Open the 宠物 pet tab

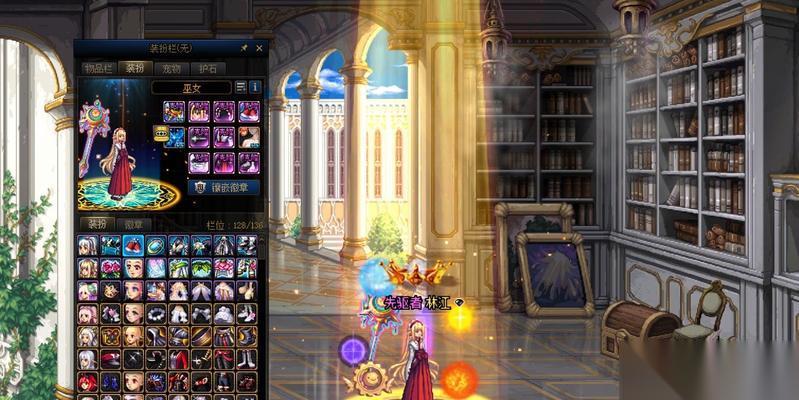click(170, 68)
